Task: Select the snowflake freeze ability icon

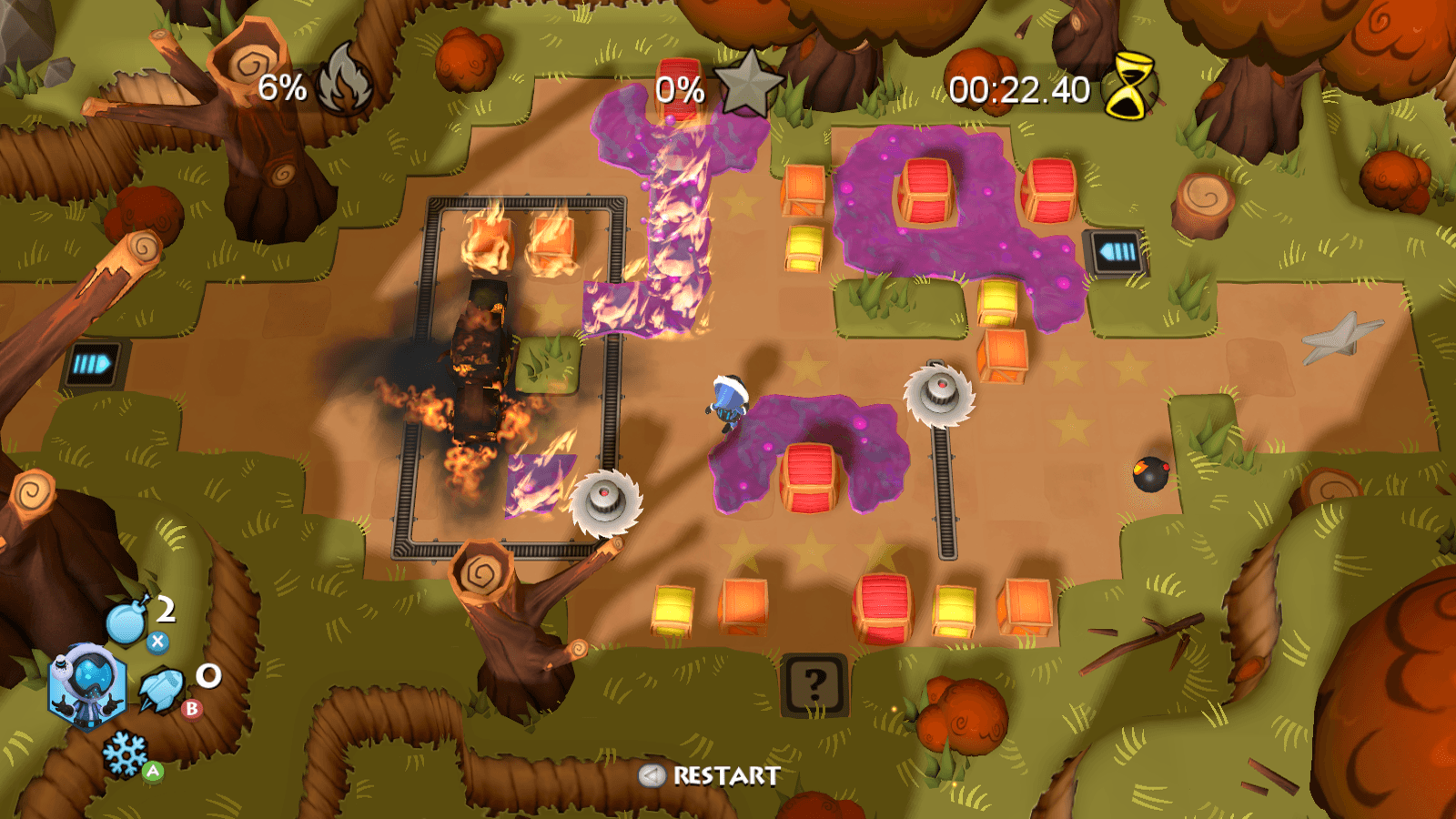Action: [123, 754]
